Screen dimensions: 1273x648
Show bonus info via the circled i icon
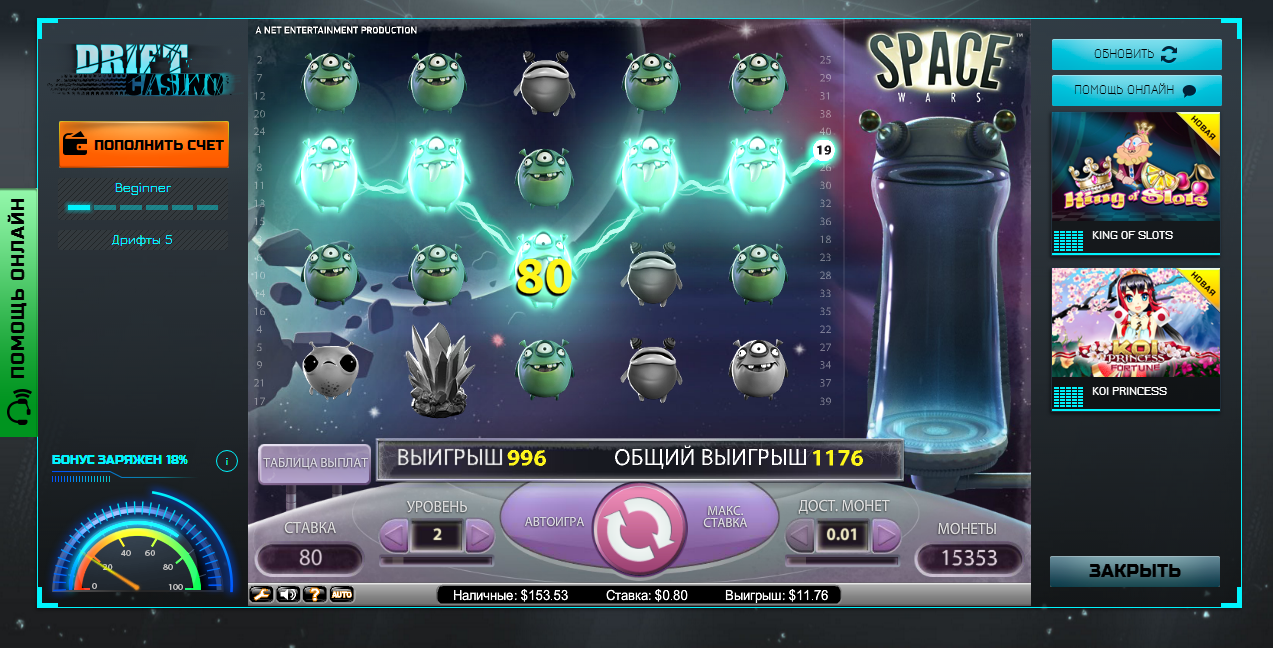(x=227, y=461)
